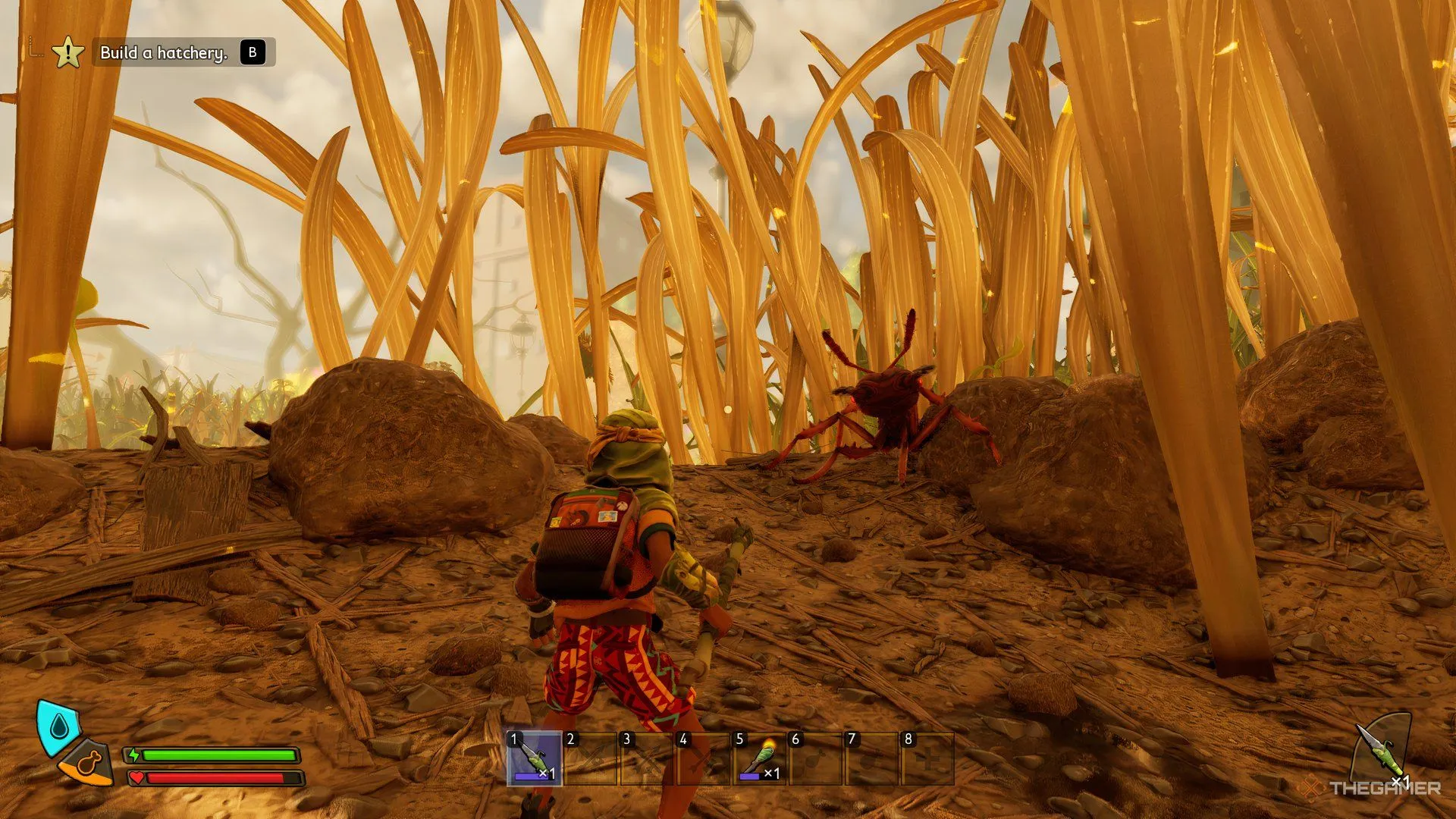
Task: Open the 'Build a hatchery' objective tracker
Action: point(164,52)
